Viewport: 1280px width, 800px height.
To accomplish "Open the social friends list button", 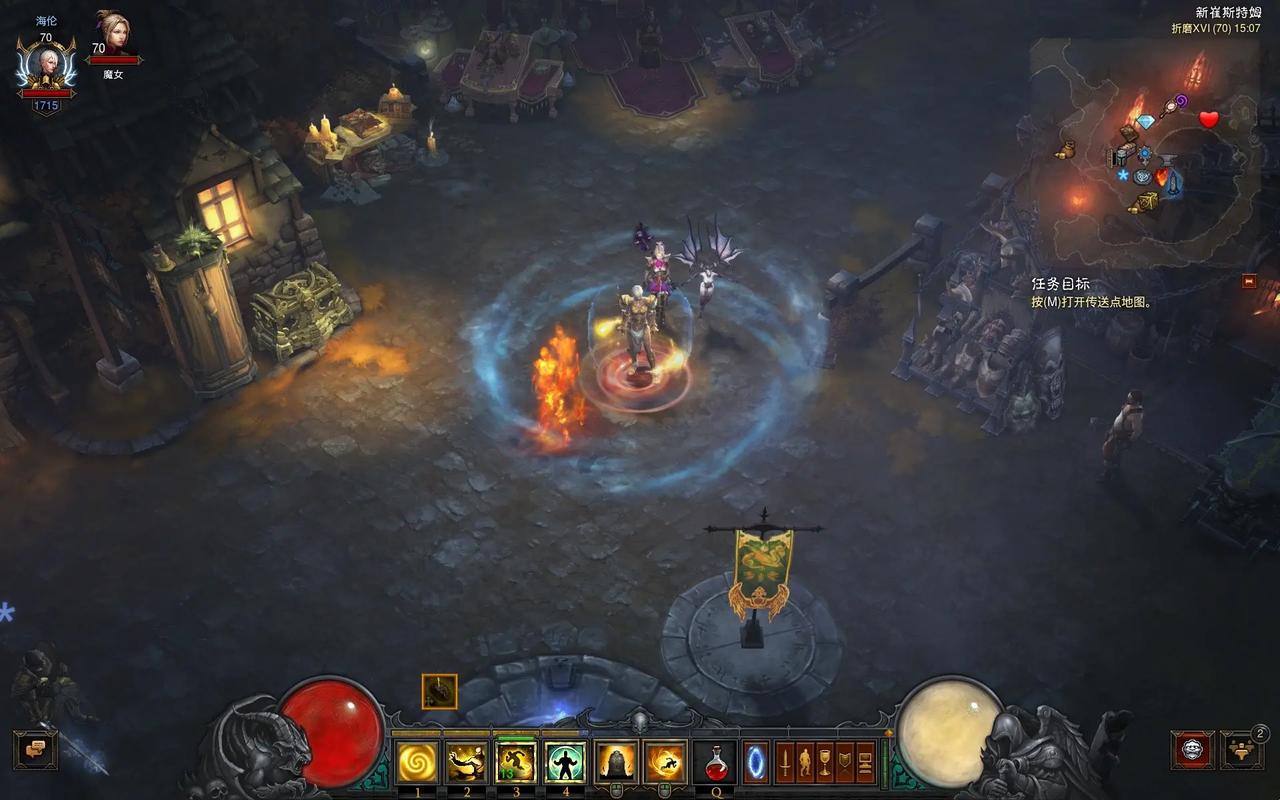I will 1241,750.
